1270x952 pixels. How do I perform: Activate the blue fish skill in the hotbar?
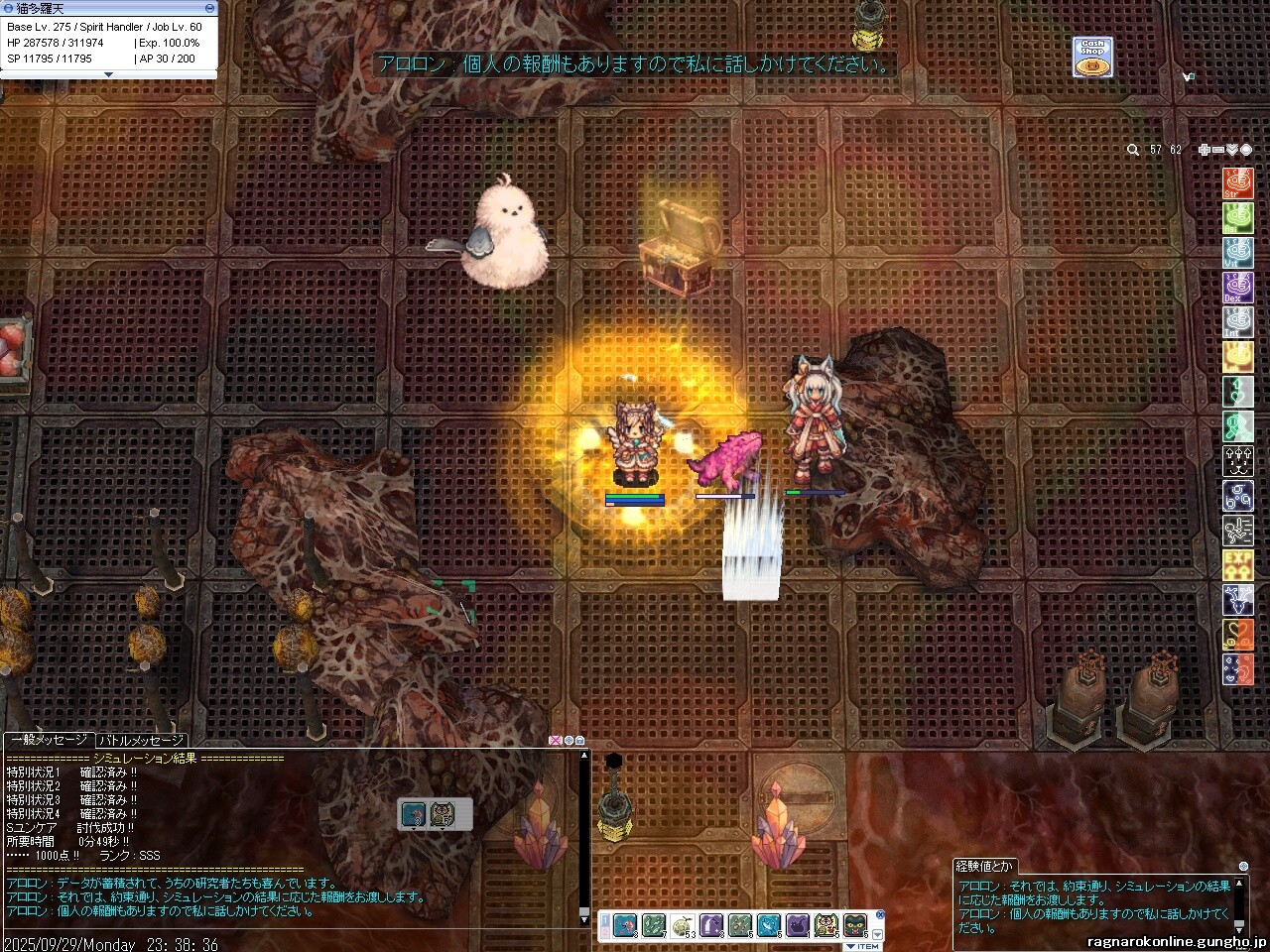(x=768, y=925)
